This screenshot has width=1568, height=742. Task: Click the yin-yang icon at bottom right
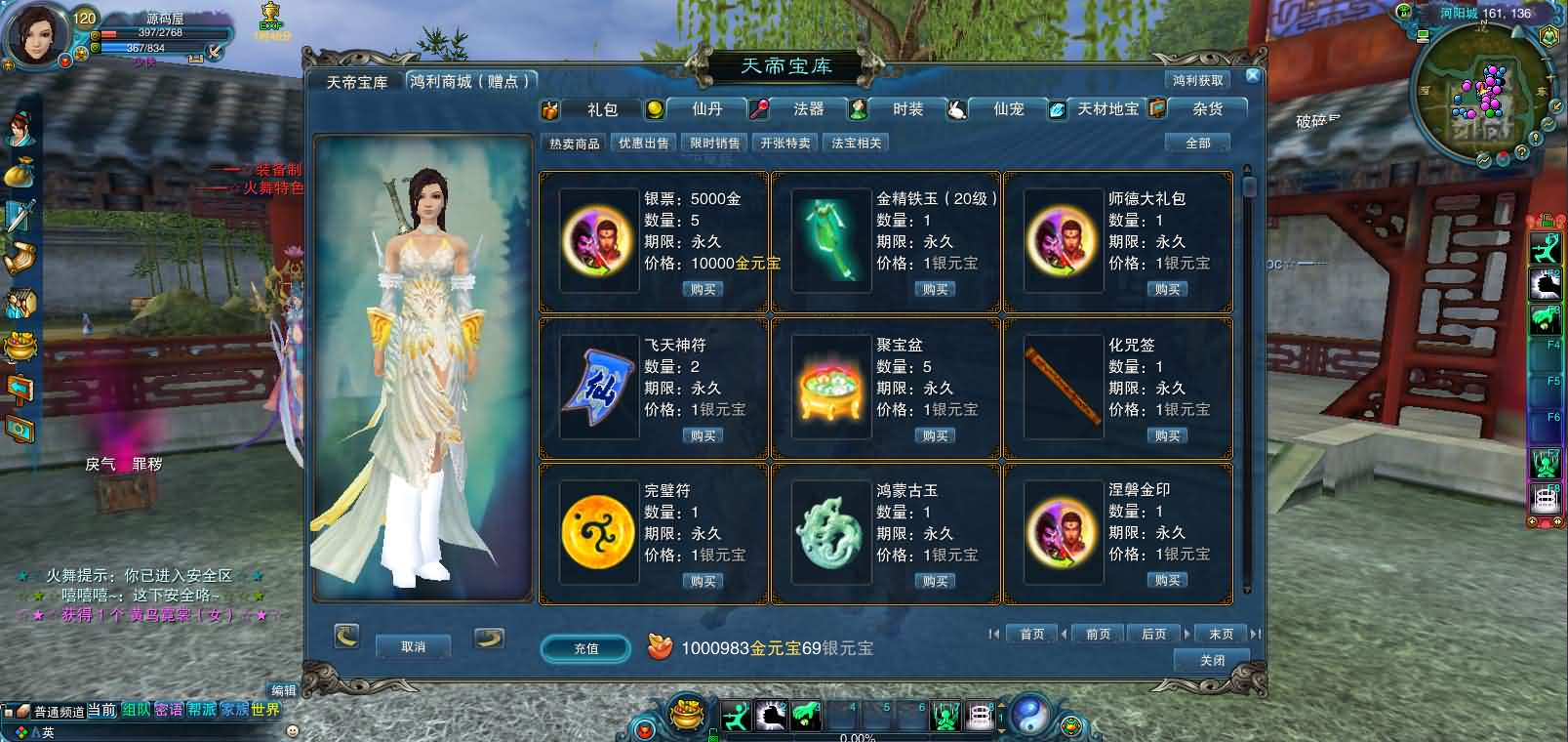pos(1030,714)
